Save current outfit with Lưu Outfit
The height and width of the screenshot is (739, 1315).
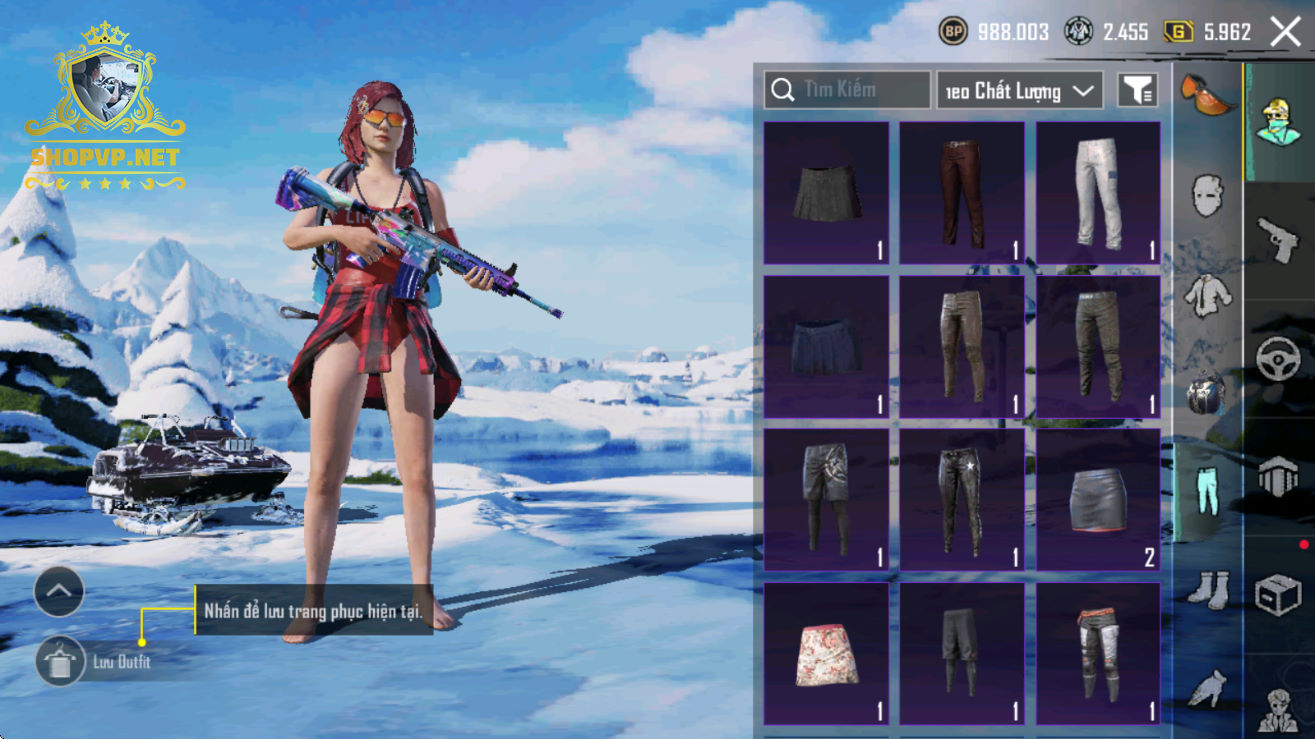(x=61, y=661)
